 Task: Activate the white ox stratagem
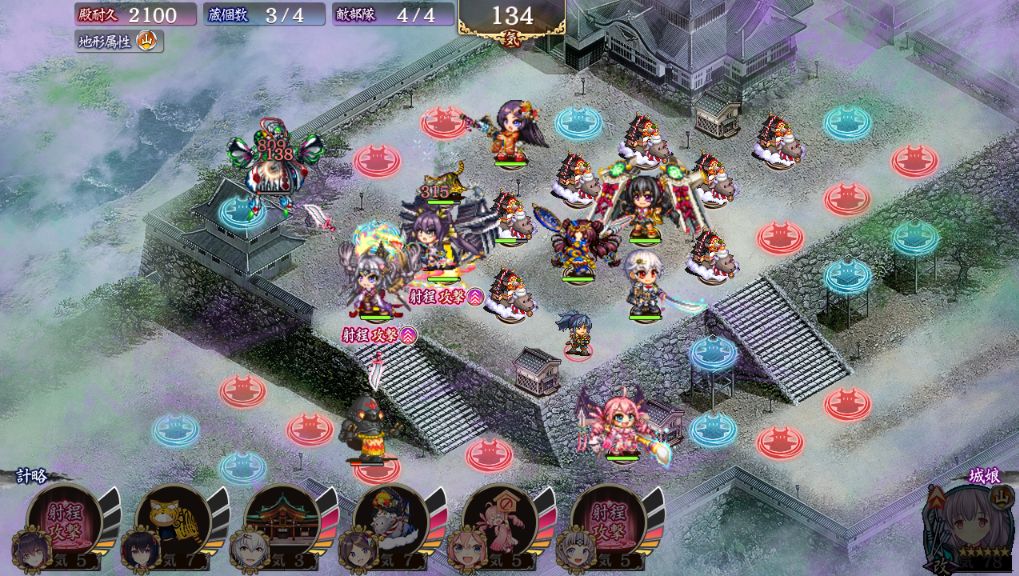(389, 522)
